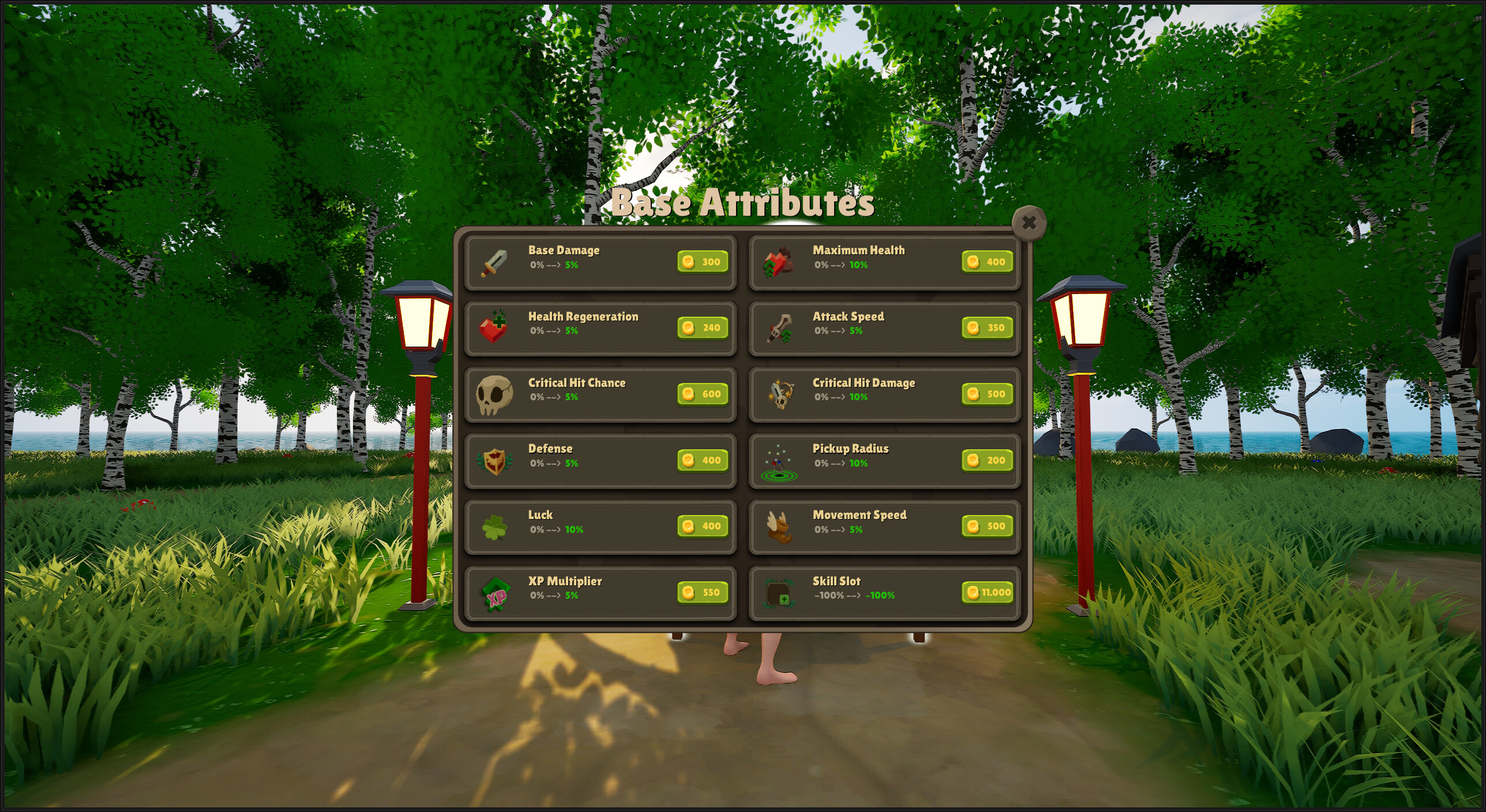Click the Maximum Health arrow icon
The width and height of the screenshot is (1486, 812).
coord(778,262)
